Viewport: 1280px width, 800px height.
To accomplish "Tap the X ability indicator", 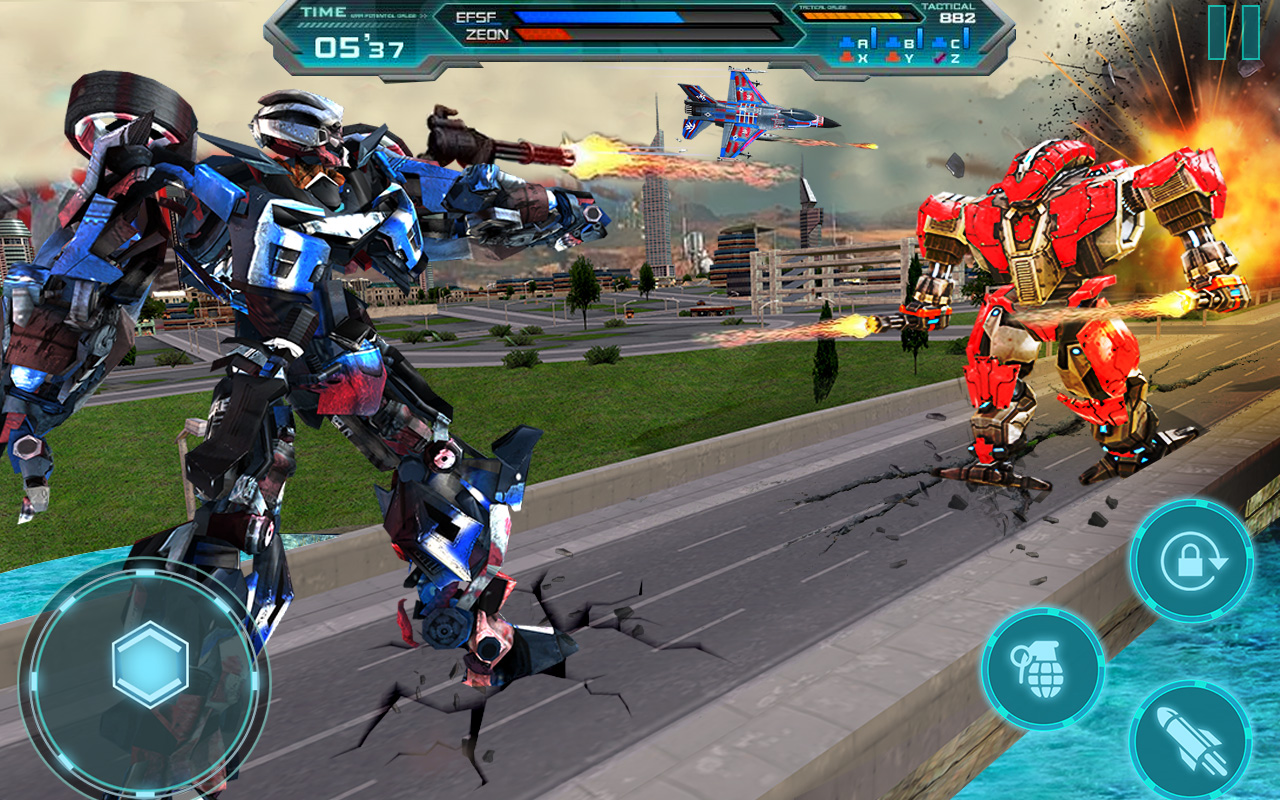I will 862,57.
